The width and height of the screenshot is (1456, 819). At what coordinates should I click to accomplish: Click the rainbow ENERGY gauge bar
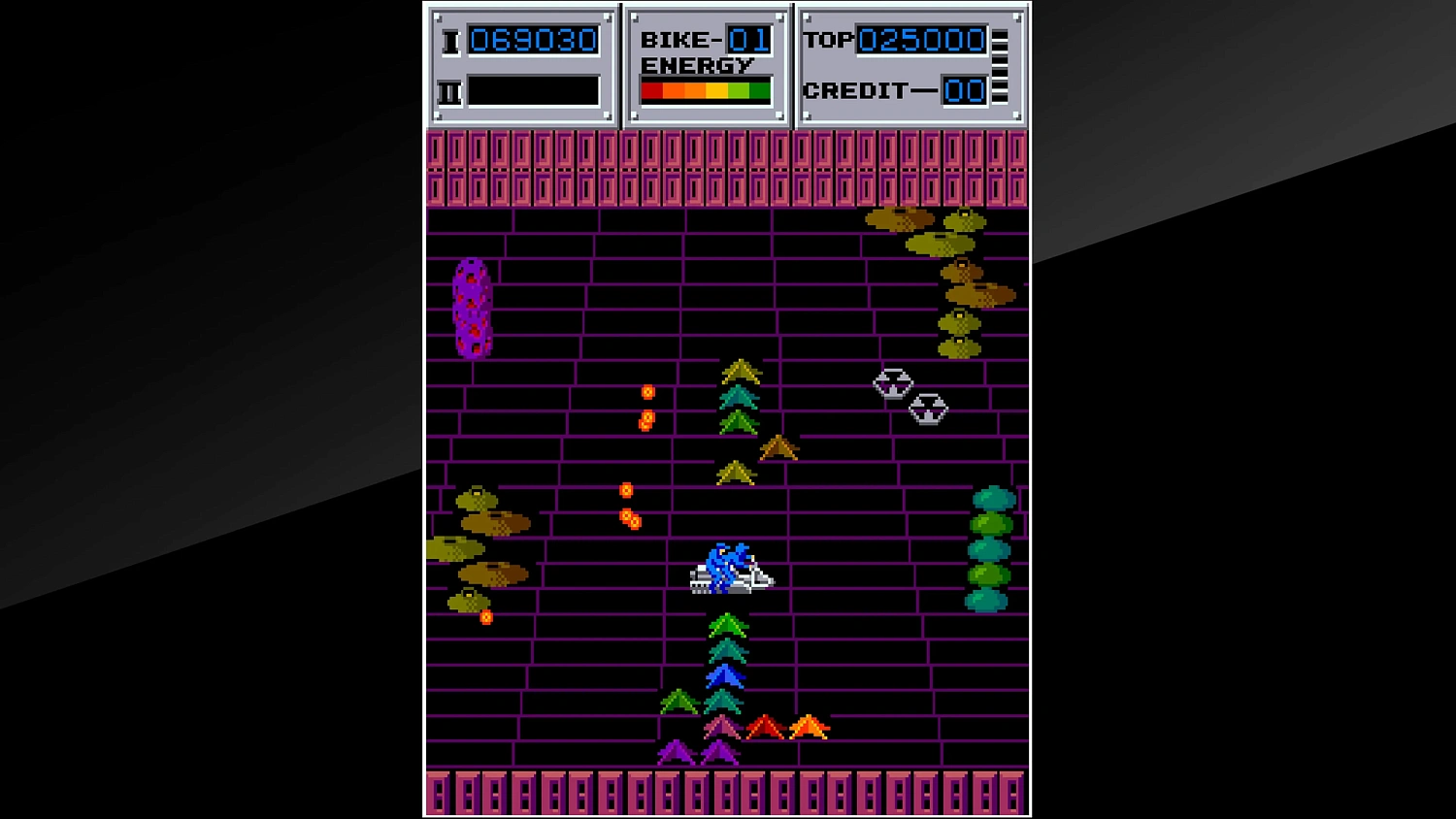[x=705, y=91]
